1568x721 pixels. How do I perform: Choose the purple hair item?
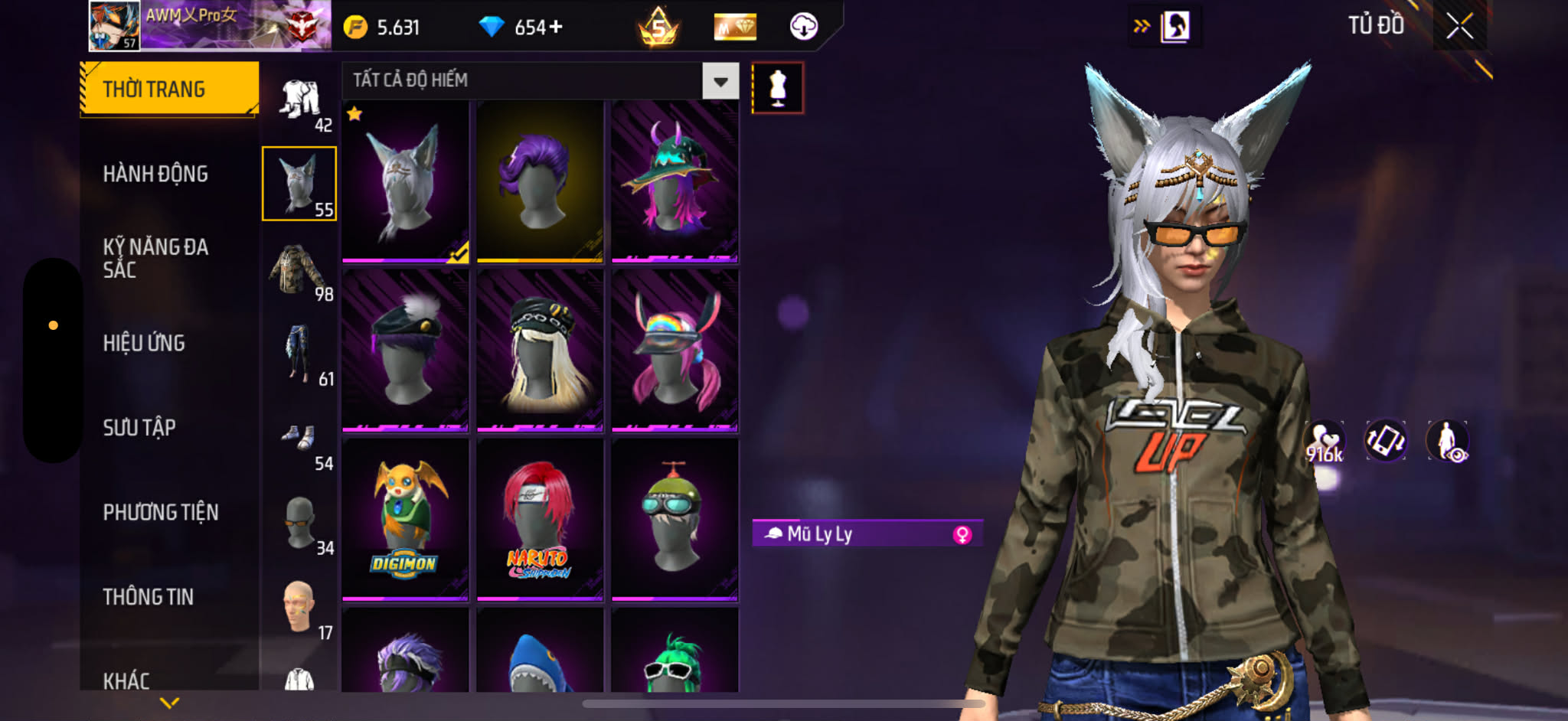540,181
